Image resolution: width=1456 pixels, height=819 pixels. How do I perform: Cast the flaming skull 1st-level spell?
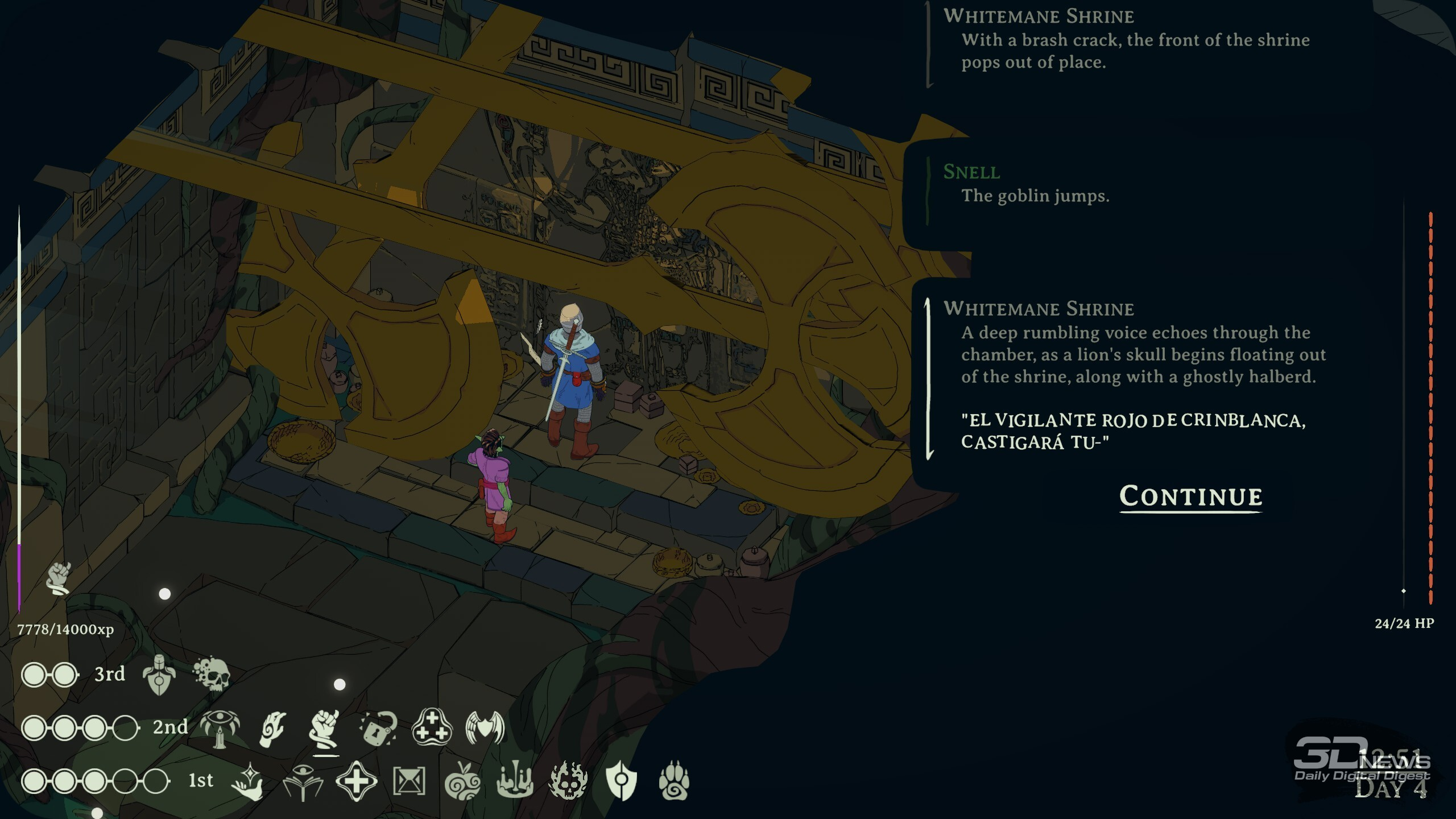point(568,781)
